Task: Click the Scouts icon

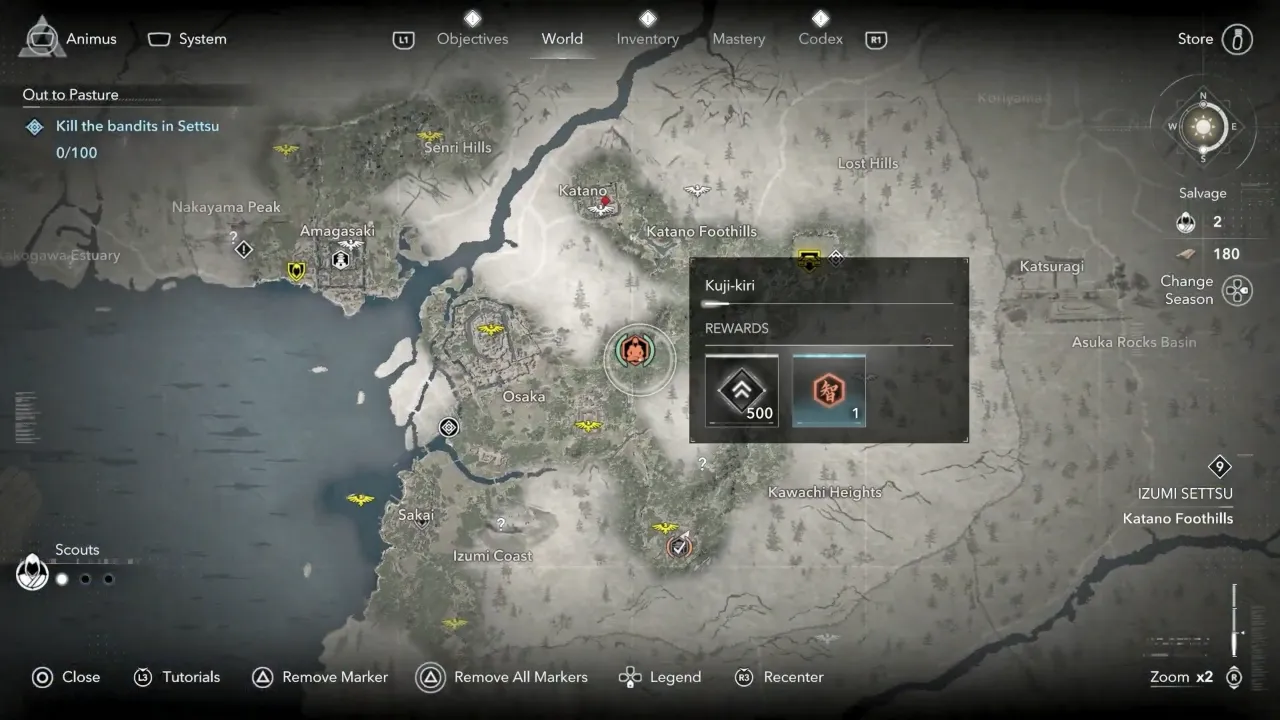Action: point(33,573)
